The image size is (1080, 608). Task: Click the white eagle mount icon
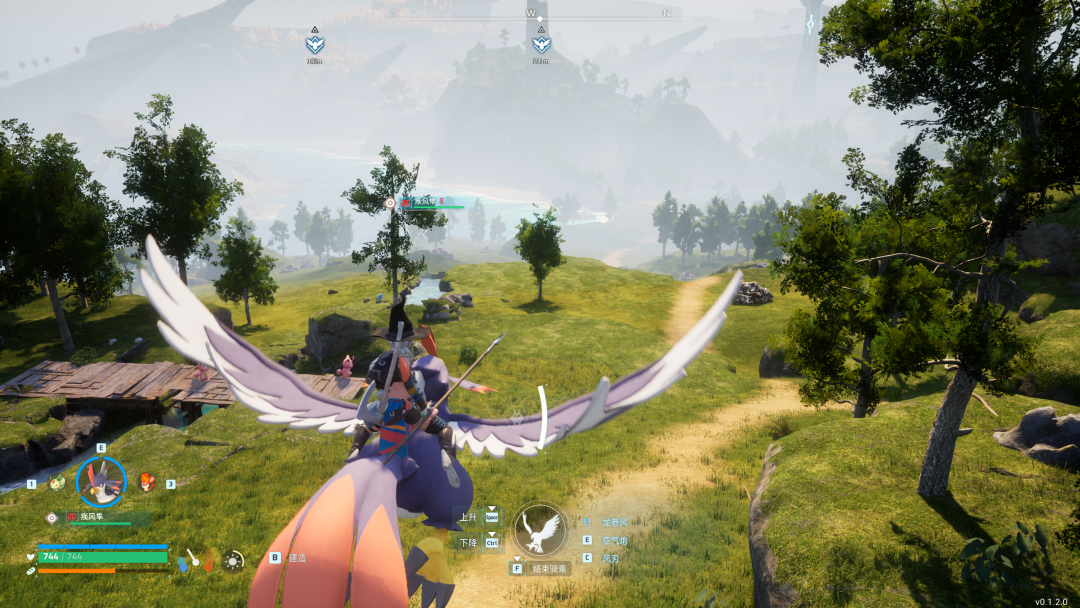[540, 530]
